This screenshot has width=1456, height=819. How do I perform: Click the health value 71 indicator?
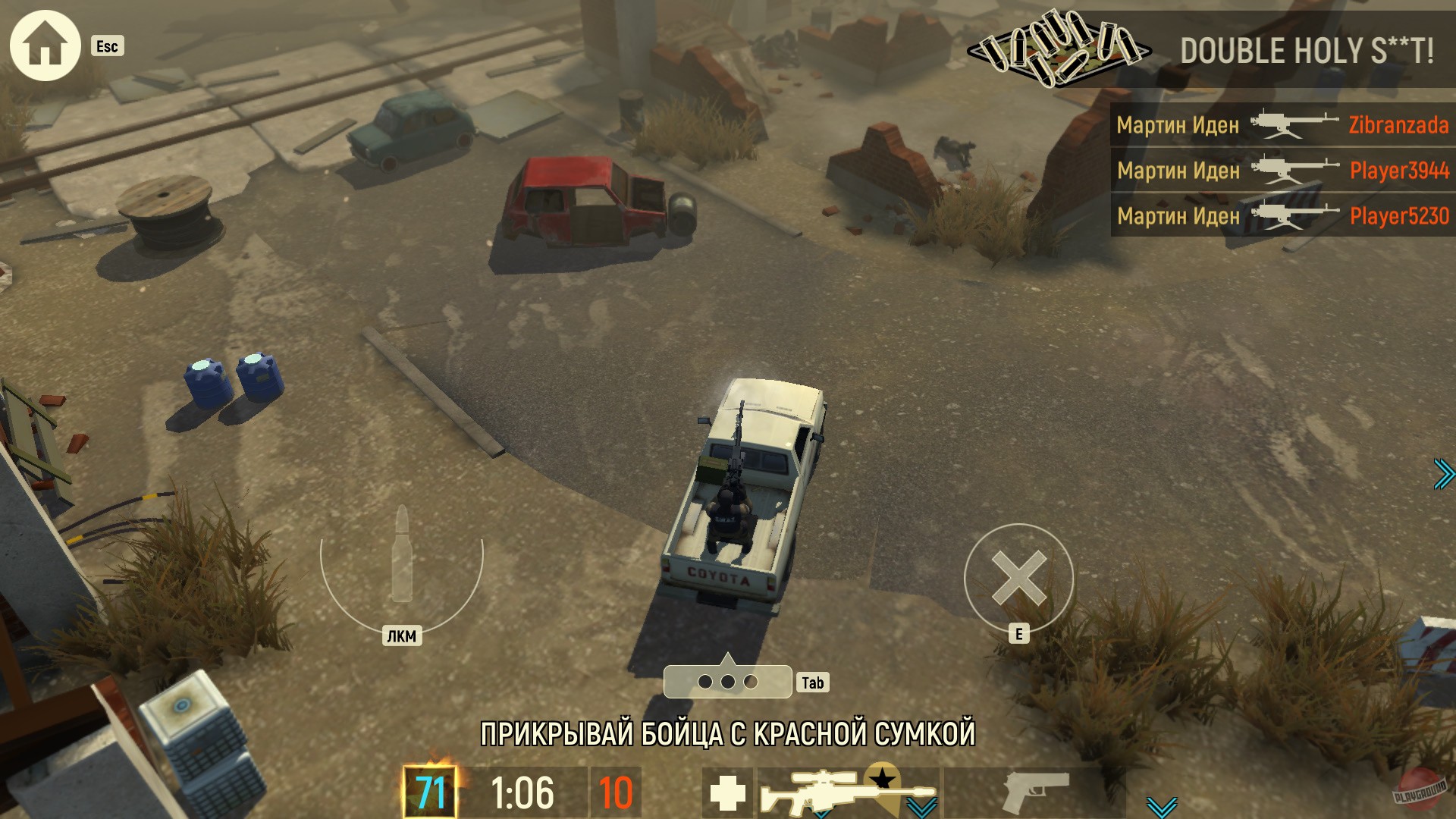pyautogui.click(x=432, y=790)
